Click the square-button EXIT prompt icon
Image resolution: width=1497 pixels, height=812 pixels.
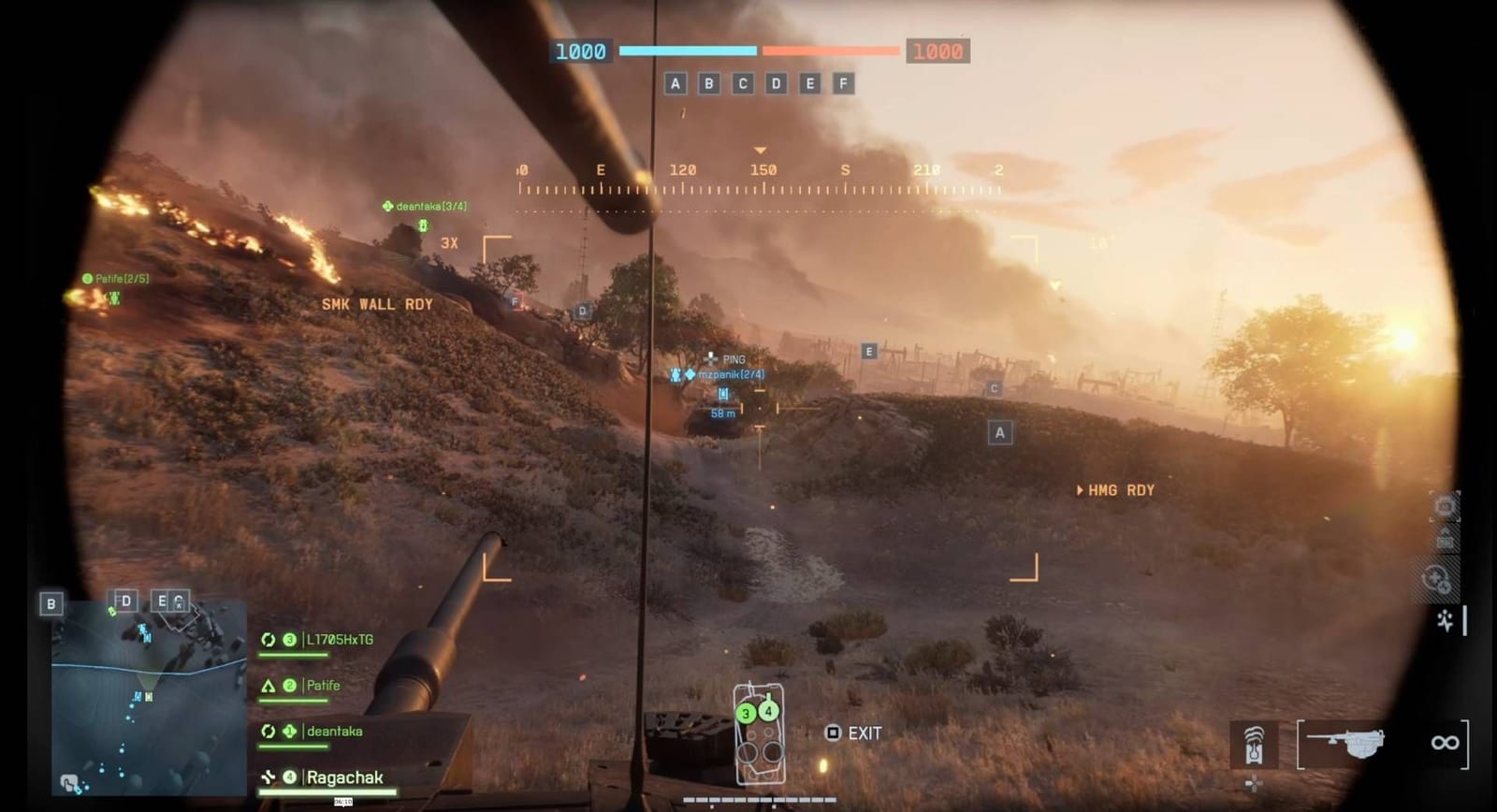(832, 732)
